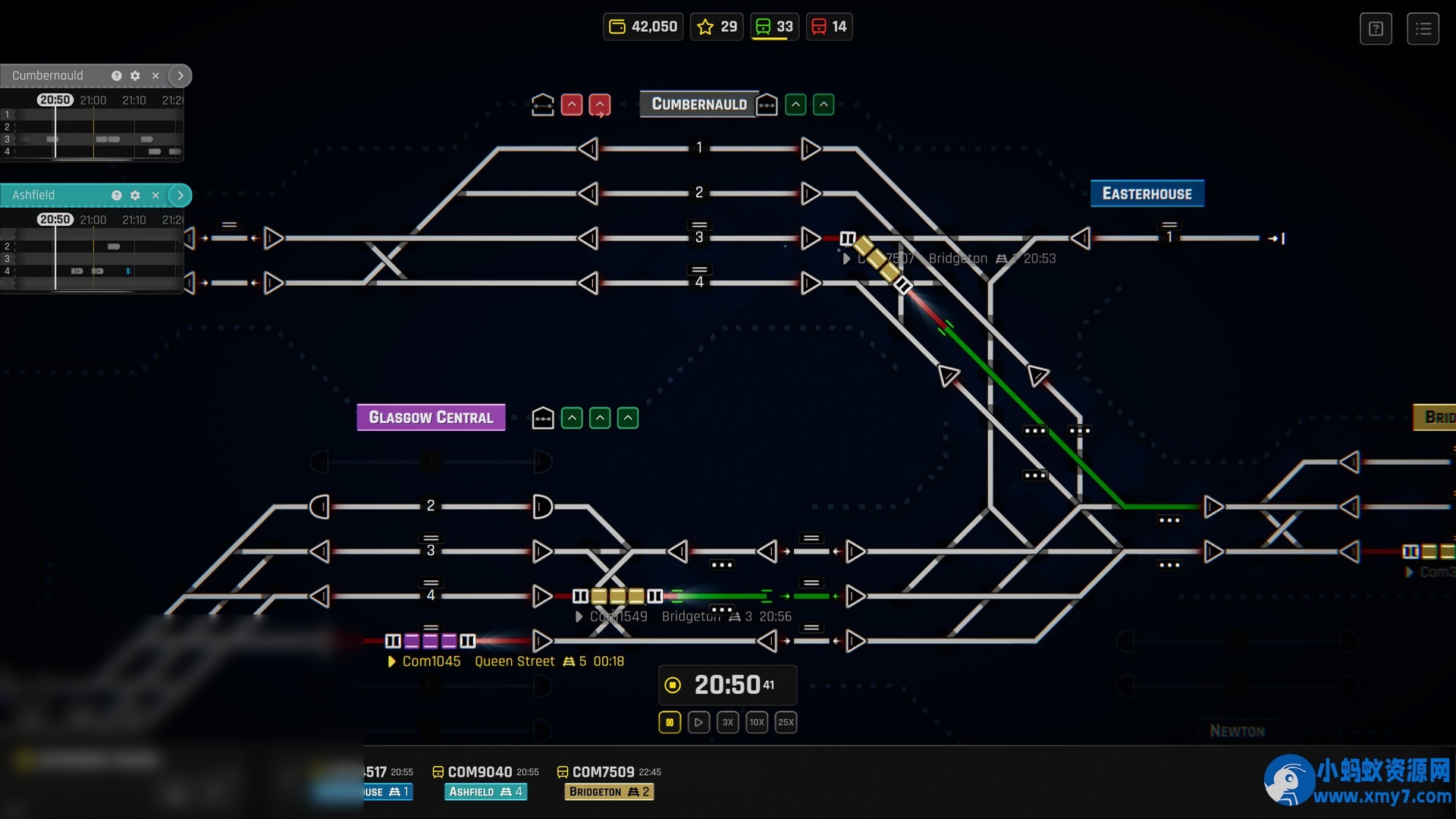The height and width of the screenshot is (819, 1456).
Task: Set game speed to 25X
Action: [x=786, y=722]
